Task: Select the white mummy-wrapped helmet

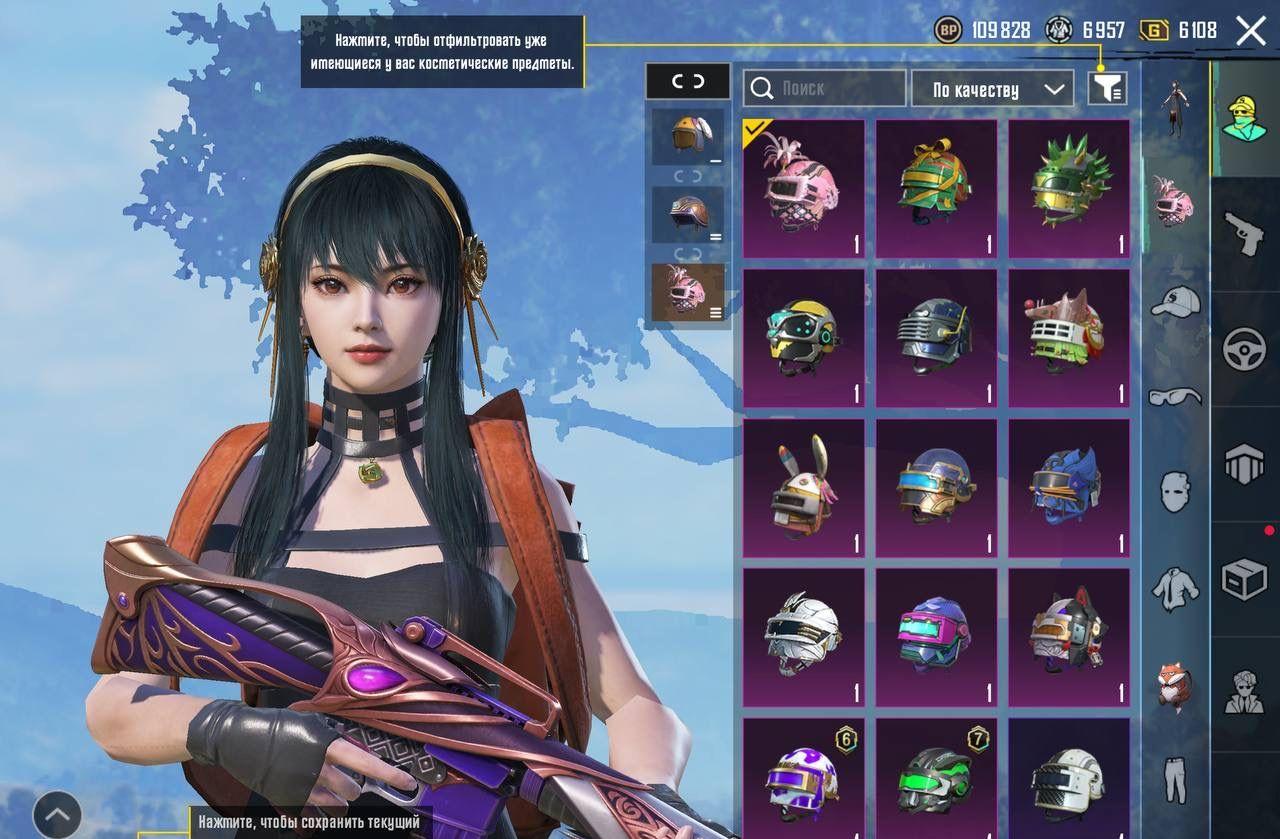Action: coord(804,638)
